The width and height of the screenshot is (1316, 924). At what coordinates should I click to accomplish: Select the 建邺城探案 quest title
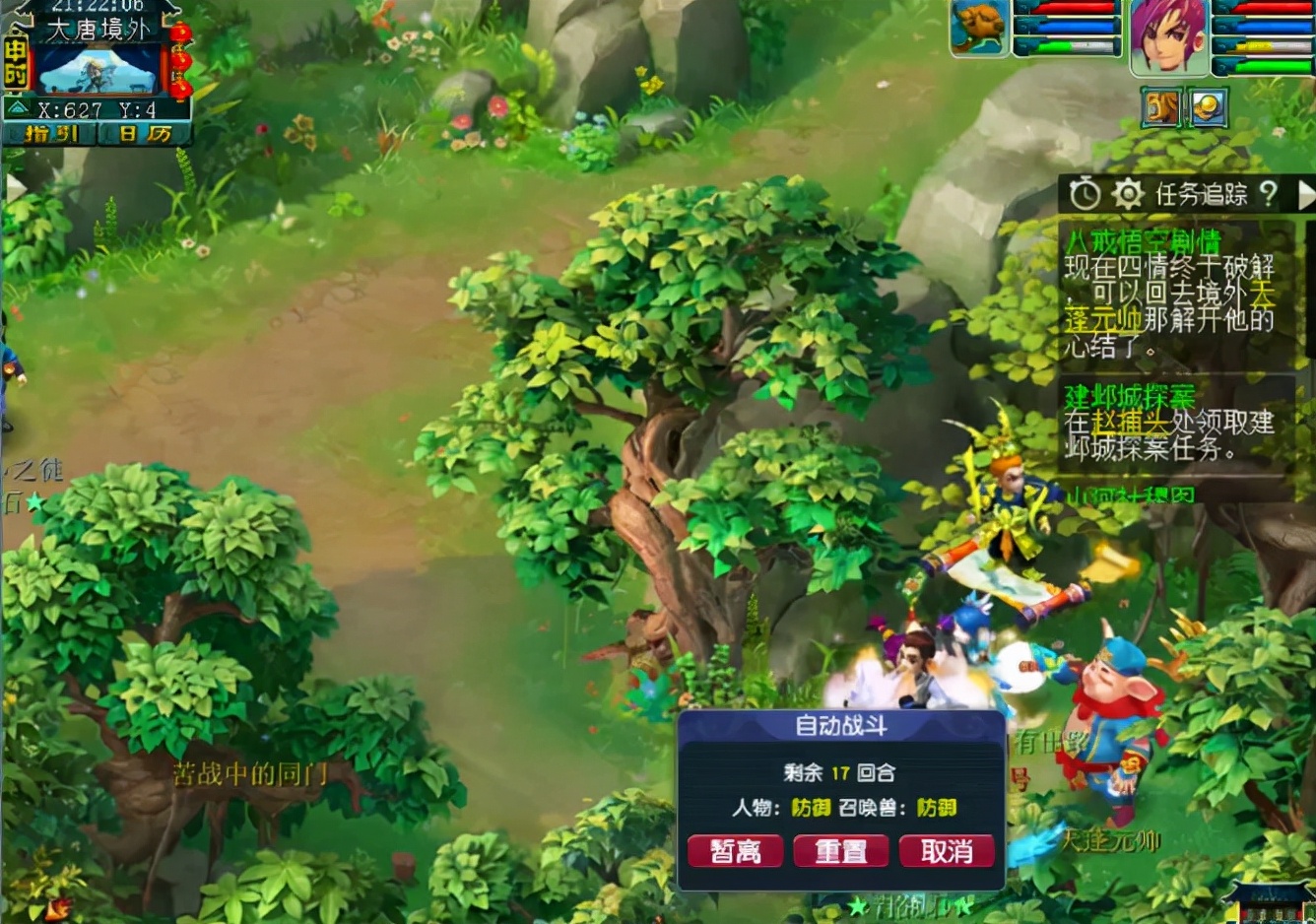(x=1129, y=396)
